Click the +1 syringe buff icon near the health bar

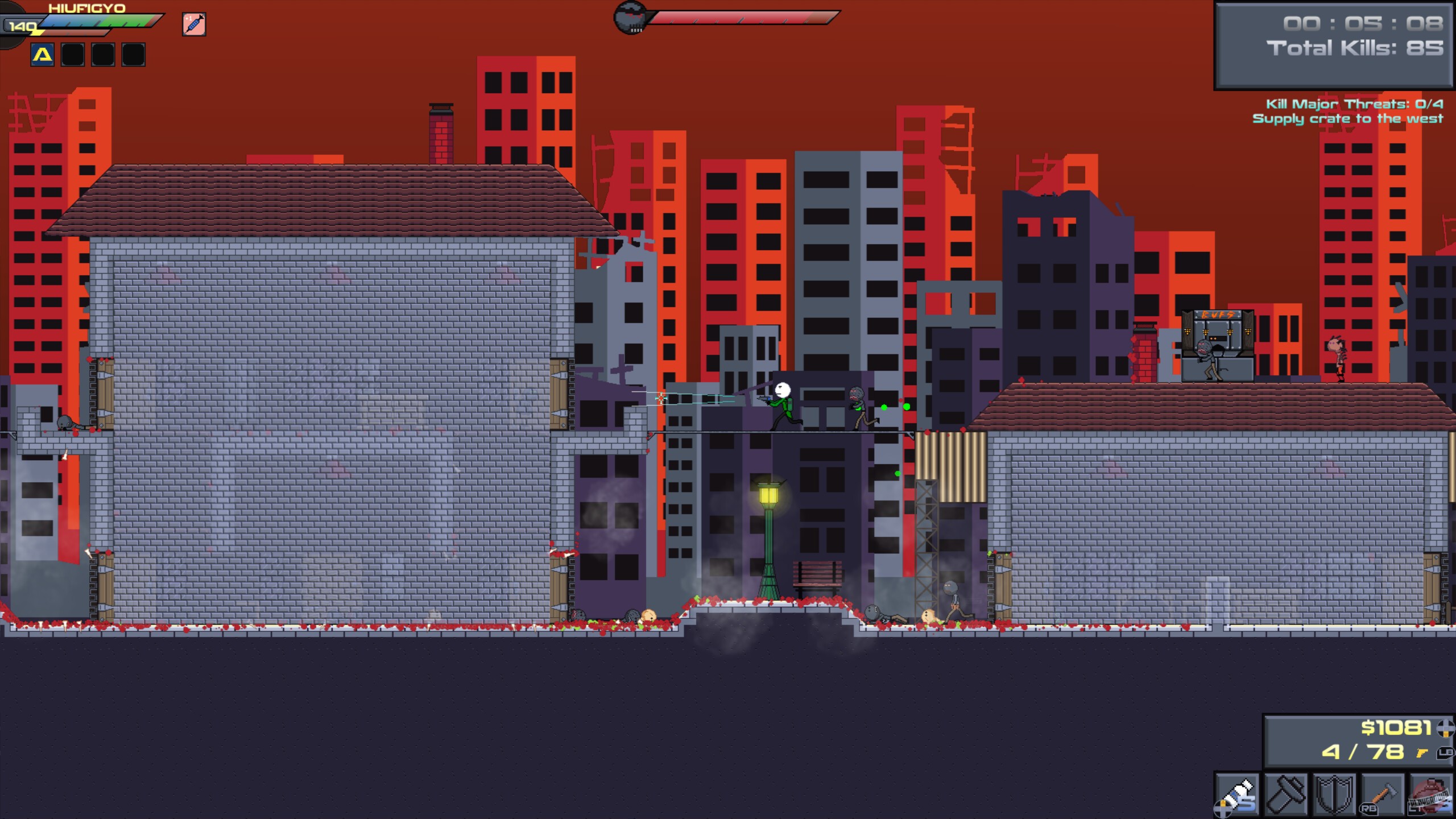click(x=193, y=25)
